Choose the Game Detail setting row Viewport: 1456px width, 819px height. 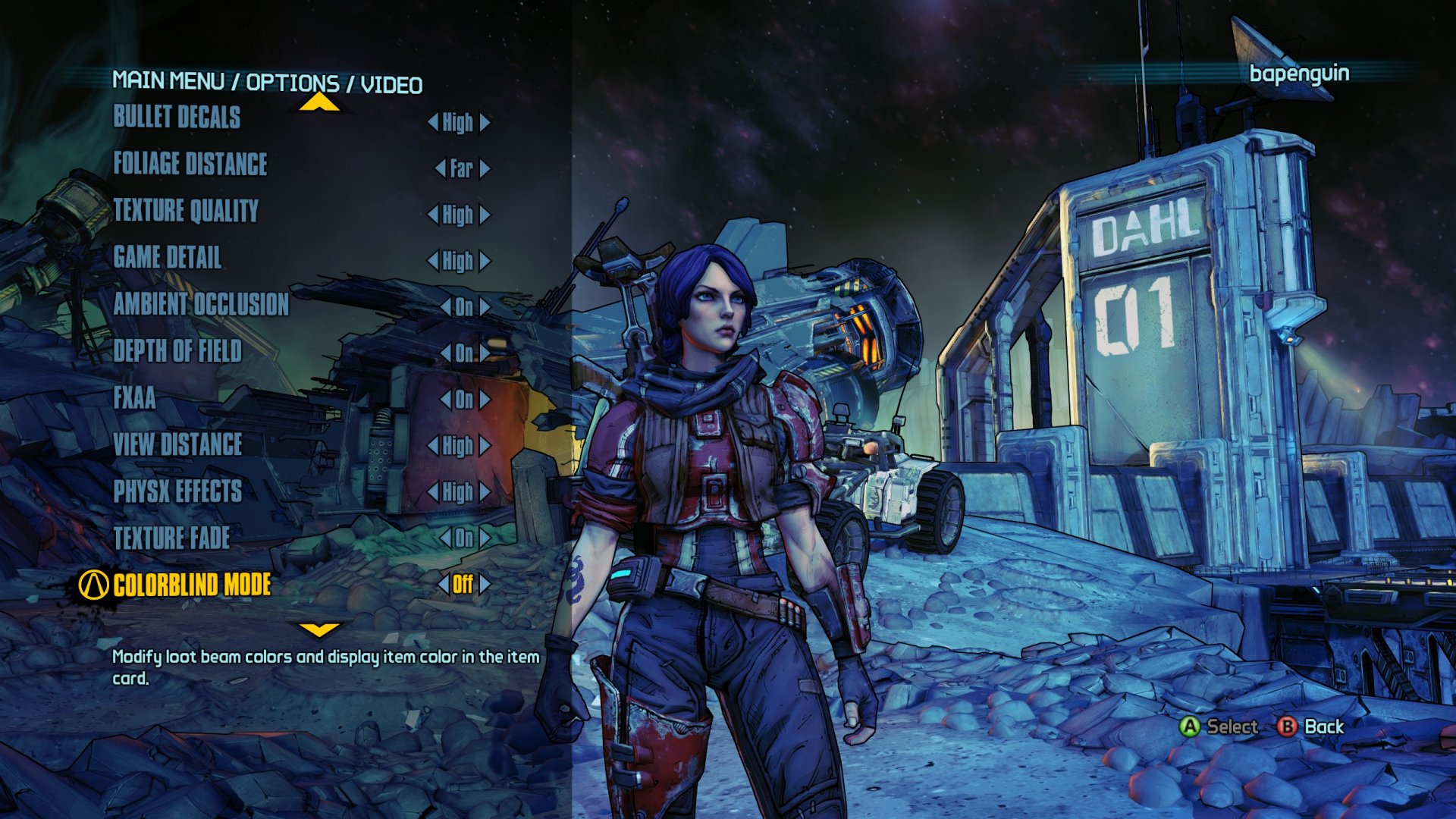[168, 258]
